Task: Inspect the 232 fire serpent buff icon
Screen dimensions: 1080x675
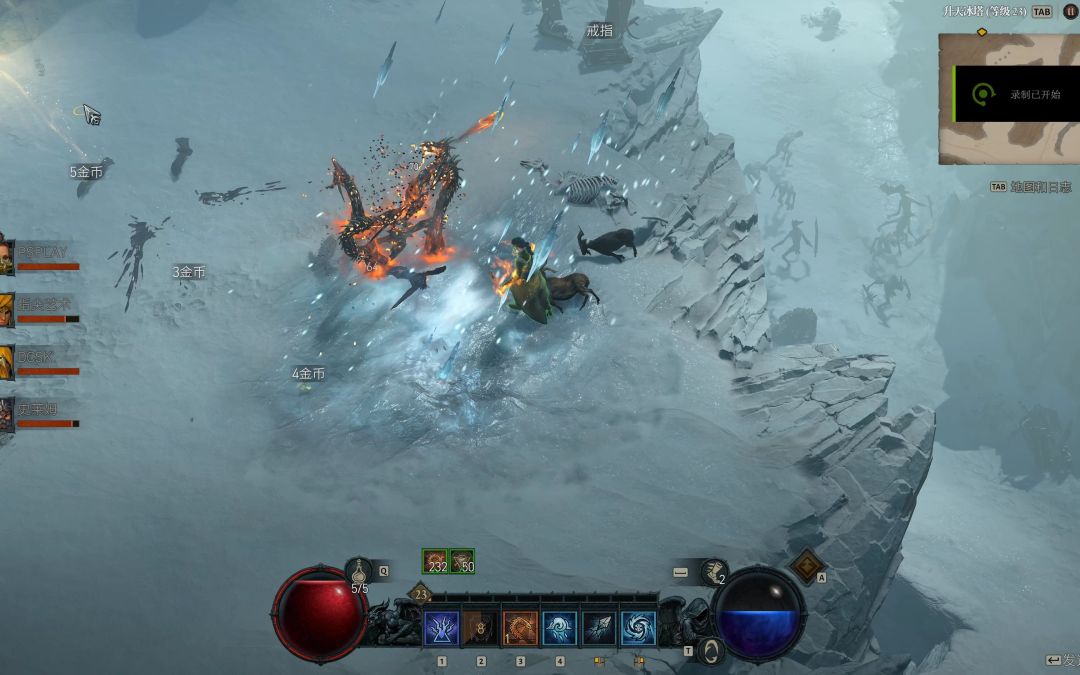Action: pyautogui.click(x=435, y=562)
